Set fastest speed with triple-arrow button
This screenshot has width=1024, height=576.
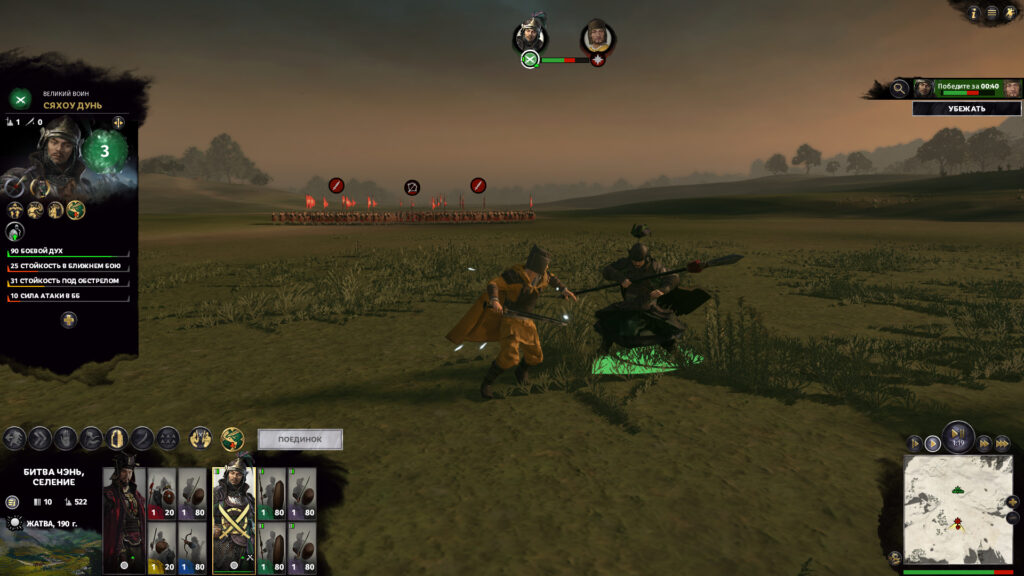coord(1002,443)
